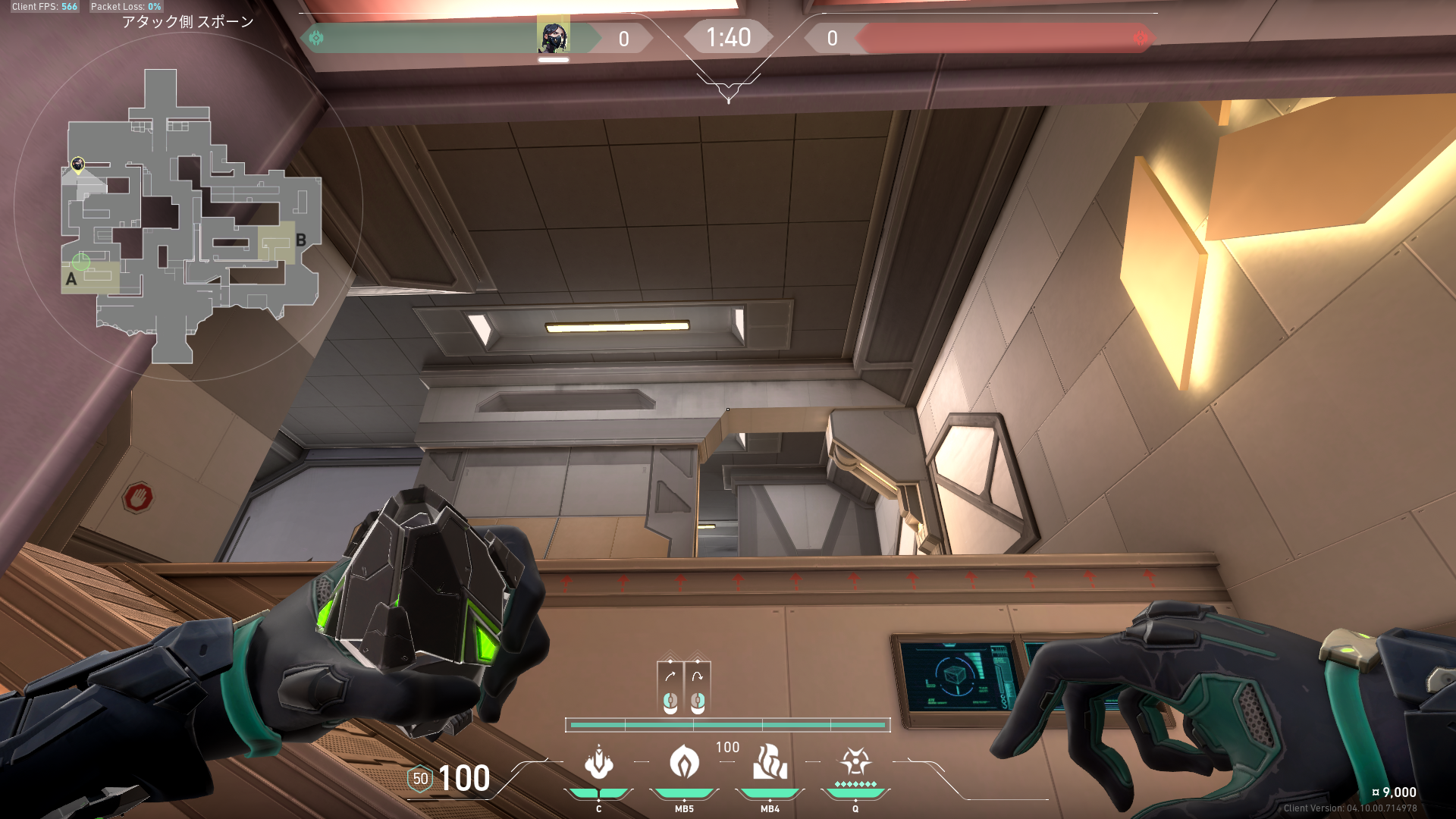Click the player position marker on minimap

77,164
